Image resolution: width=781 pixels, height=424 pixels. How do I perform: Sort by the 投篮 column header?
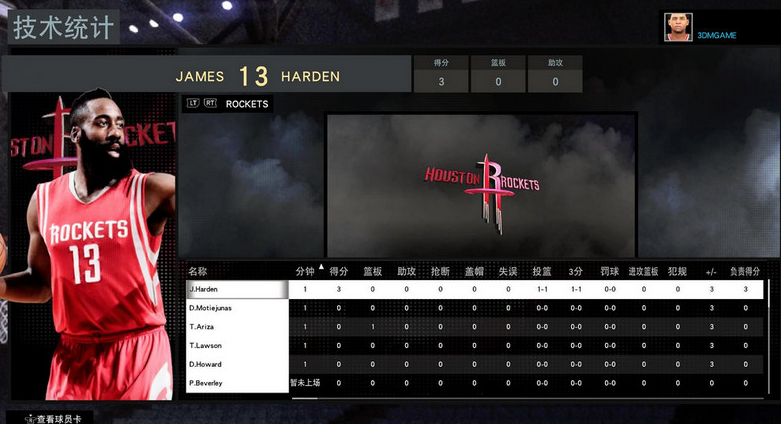pyautogui.click(x=542, y=271)
